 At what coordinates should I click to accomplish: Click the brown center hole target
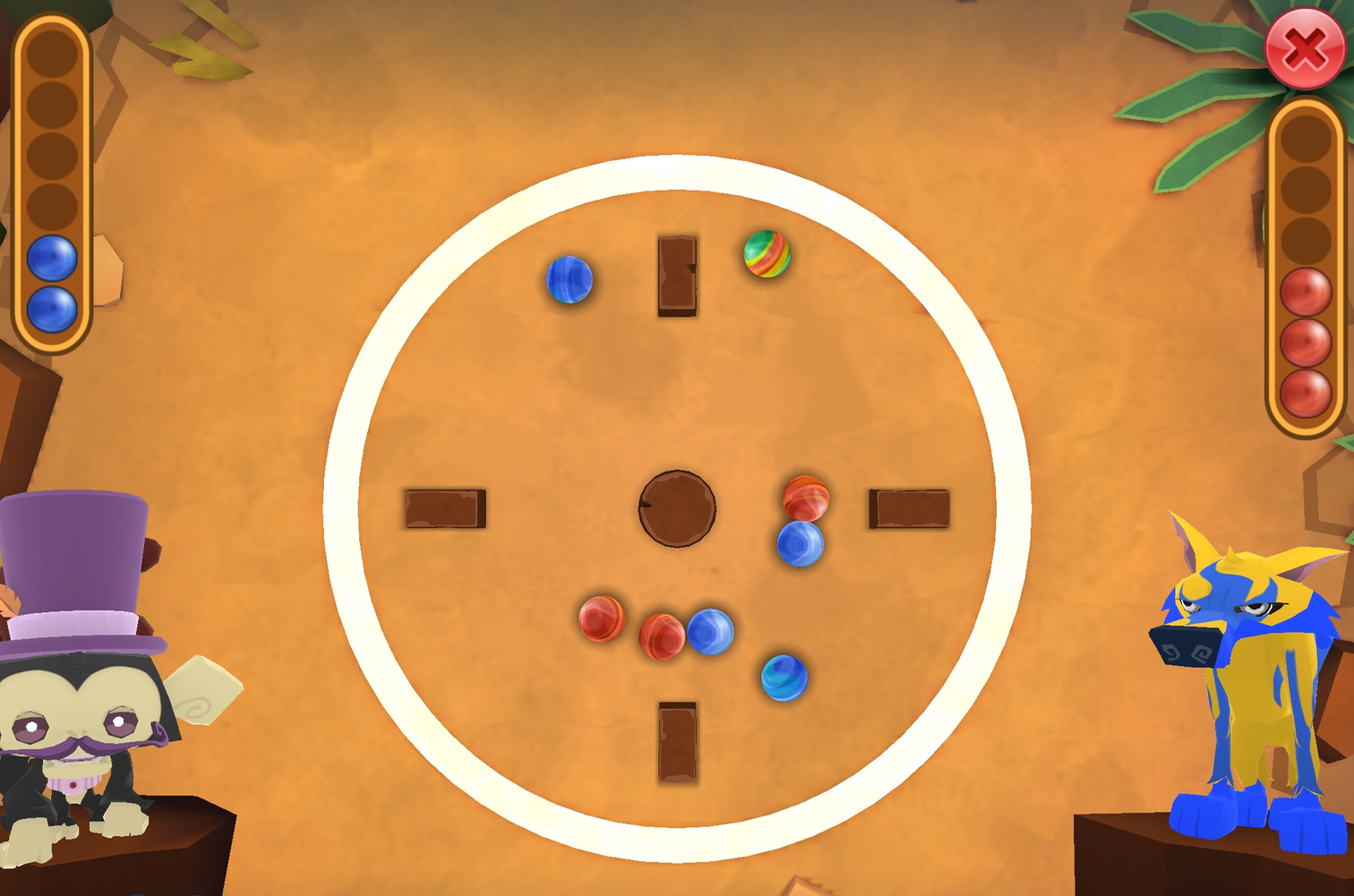pyautogui.click(x=676, y=508)
